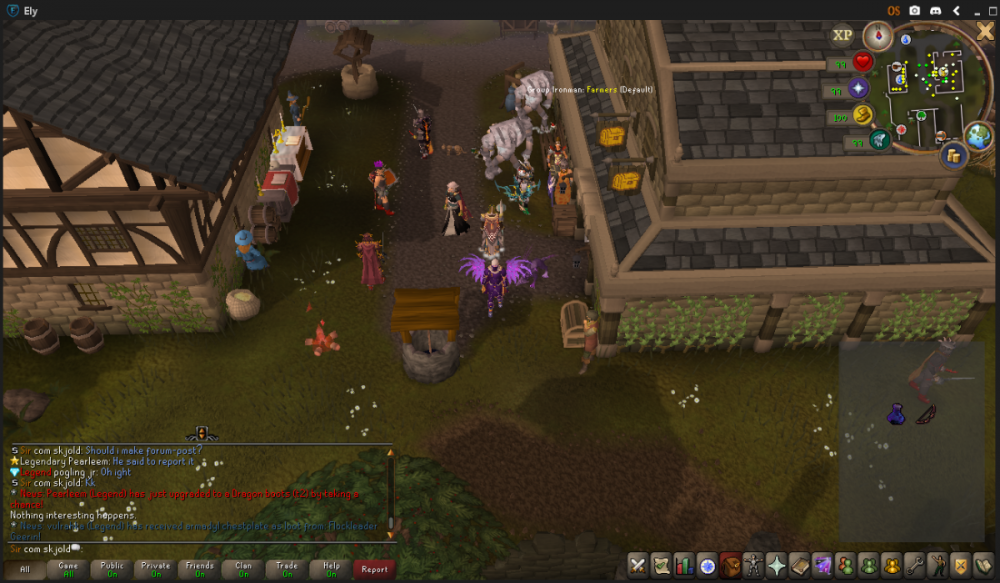Open the combat options crossed-swords tab
The width and height of the screenshot is (1000, 583).
pyautogui.click(x=638, y=565)
